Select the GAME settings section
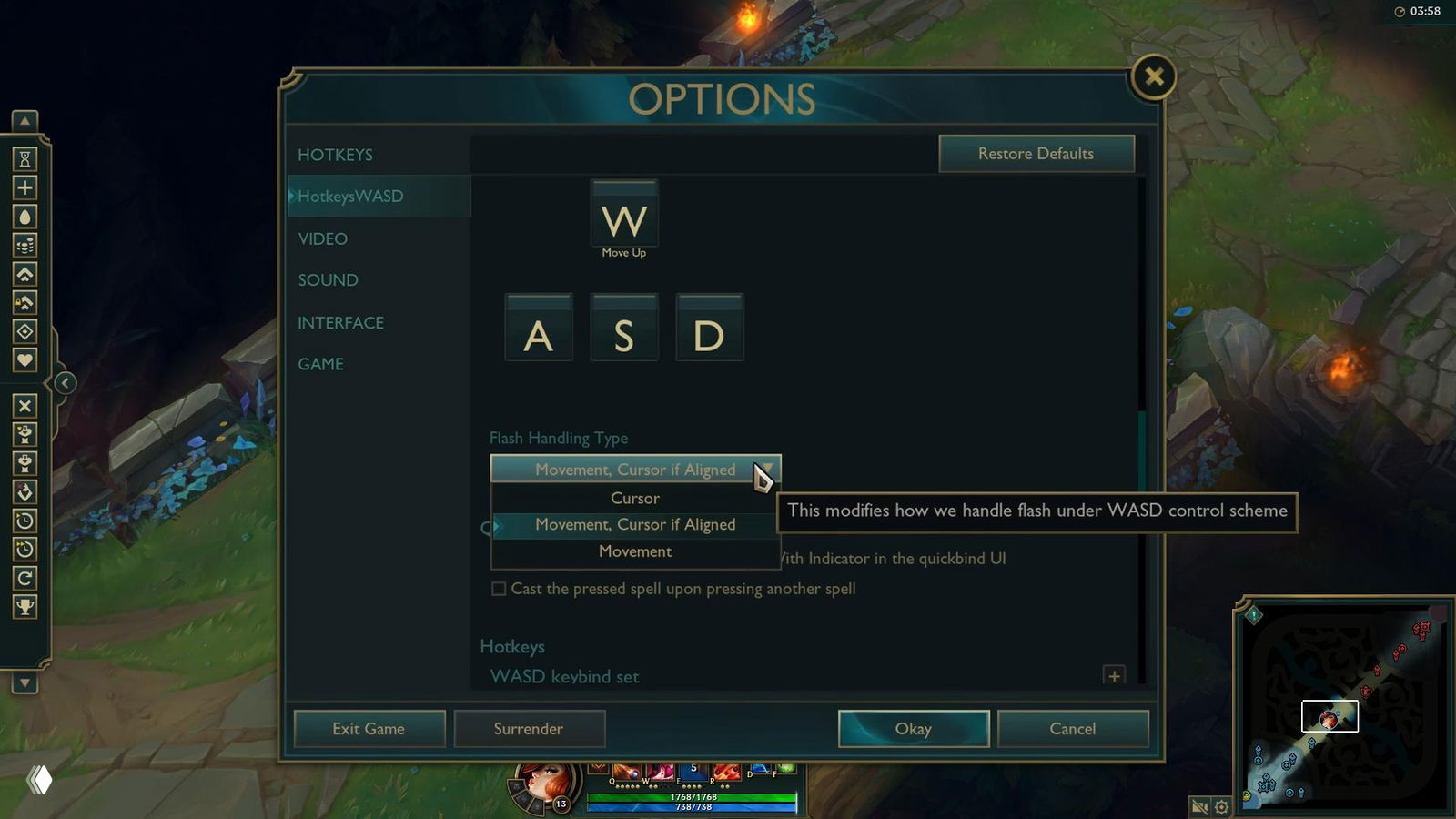This screenshot has width=1456, height=819. pos(320,364)
